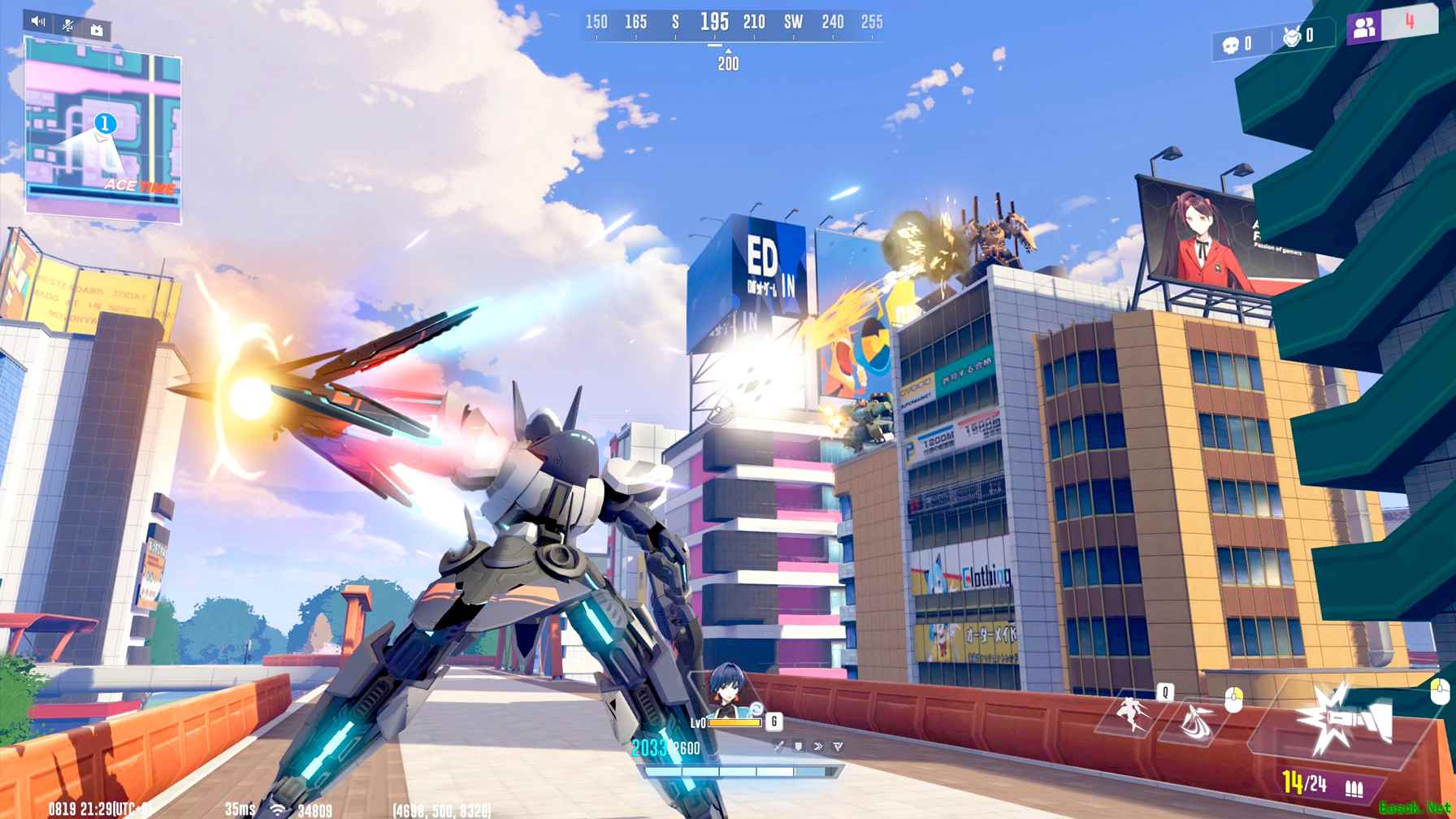Click the Q keybind label above the skill
This screenshot has height=819, width=1456.
[x=1166, y=691]
